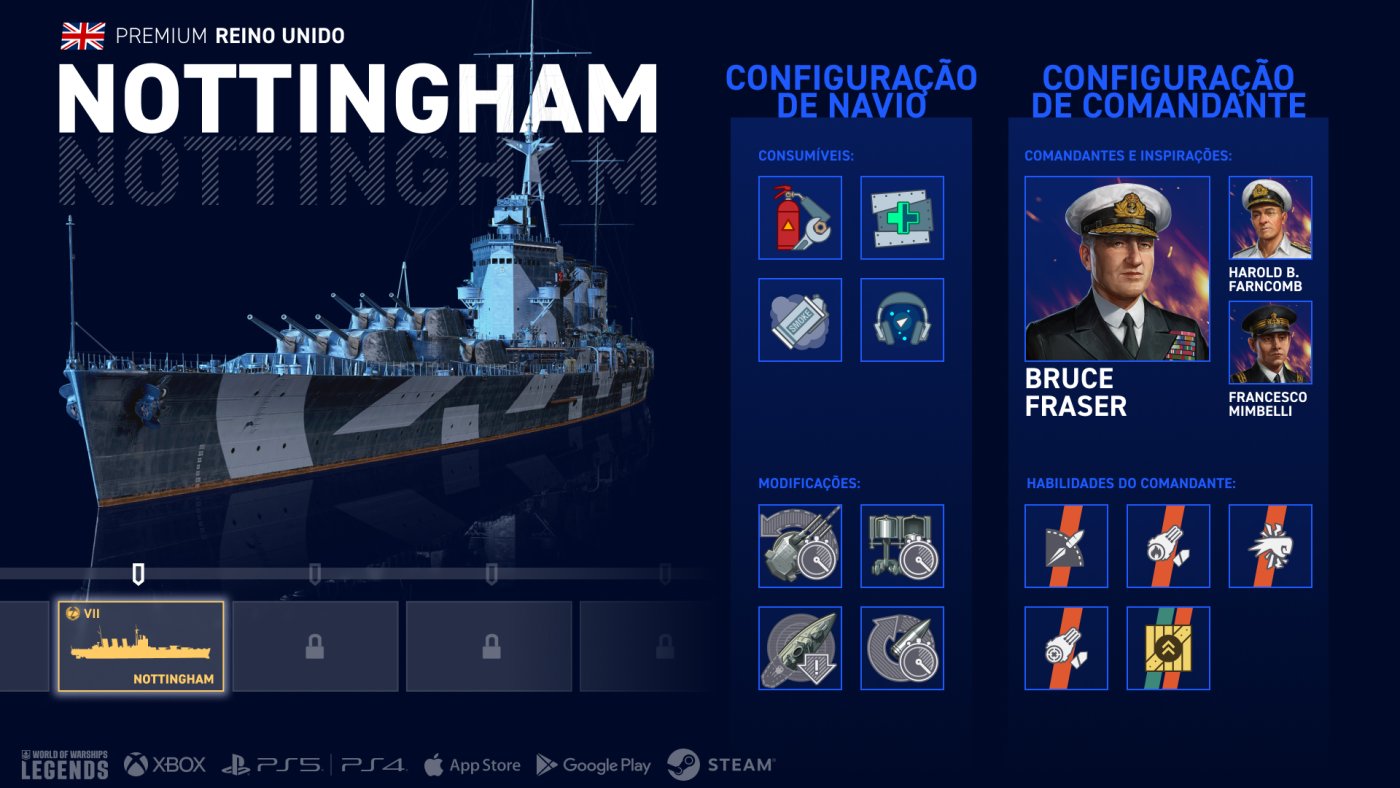1400x788 pixels.
Task: Select the ship hull concealment modification
Action: click(x=800, y=648)
